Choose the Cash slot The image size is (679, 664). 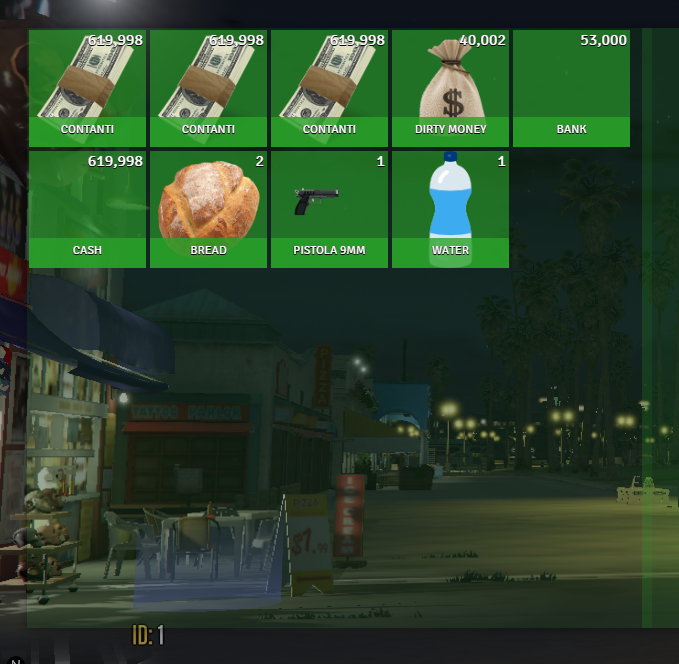click(x=88, y=209)
